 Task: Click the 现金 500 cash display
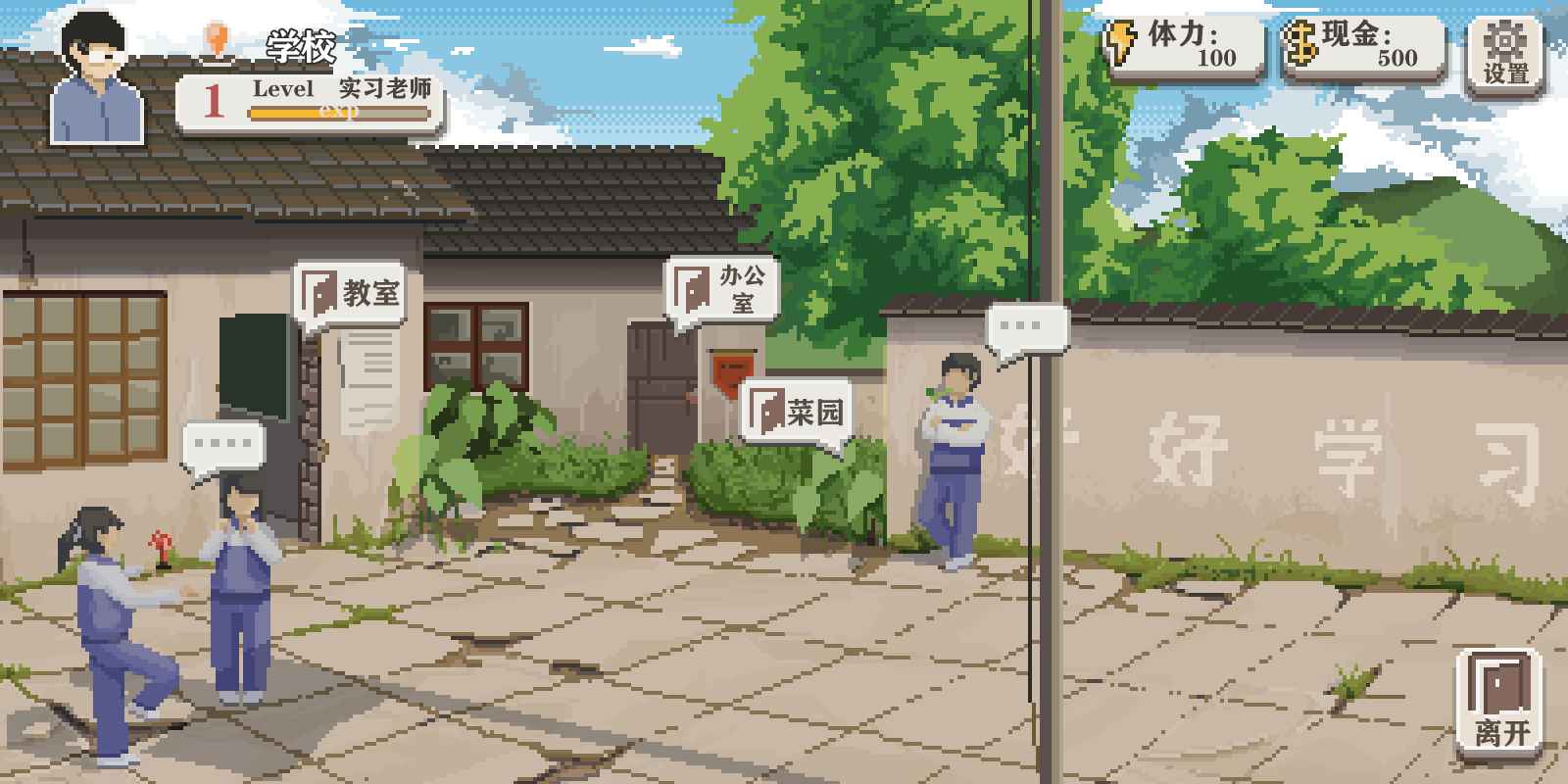1367,44
